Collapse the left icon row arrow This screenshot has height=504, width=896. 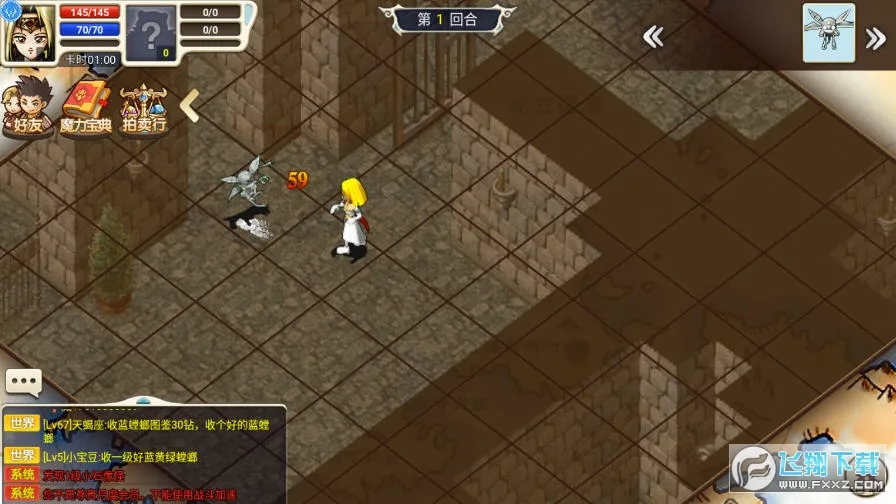click(189, 105)
